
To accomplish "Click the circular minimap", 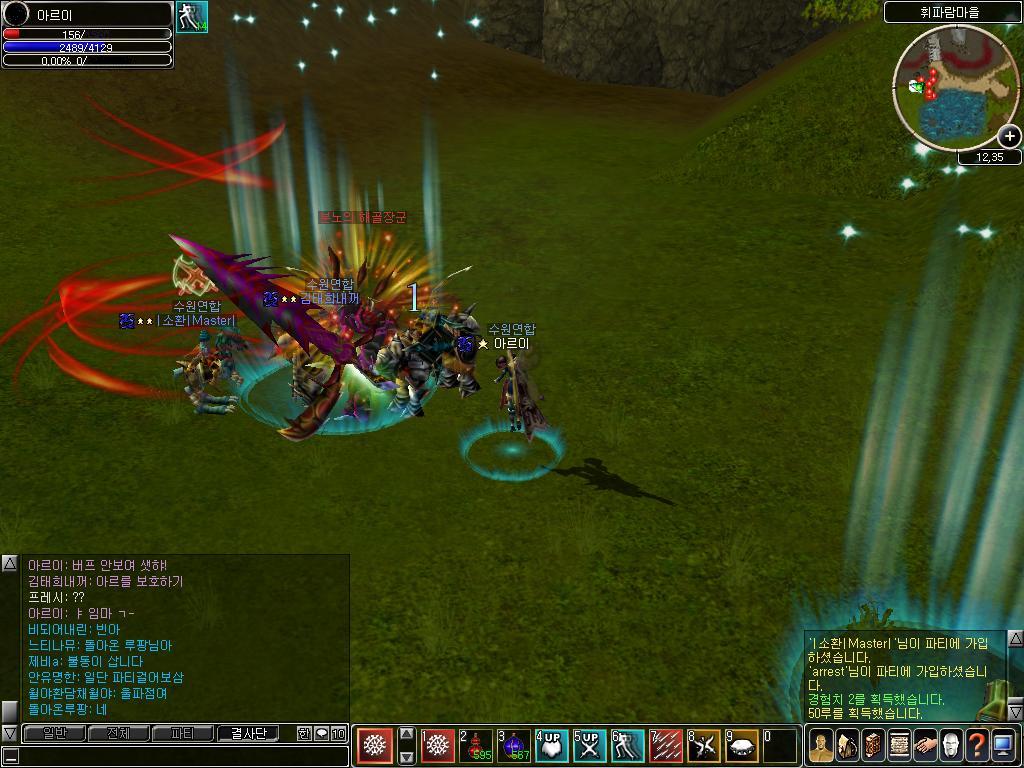I will 954,88.
